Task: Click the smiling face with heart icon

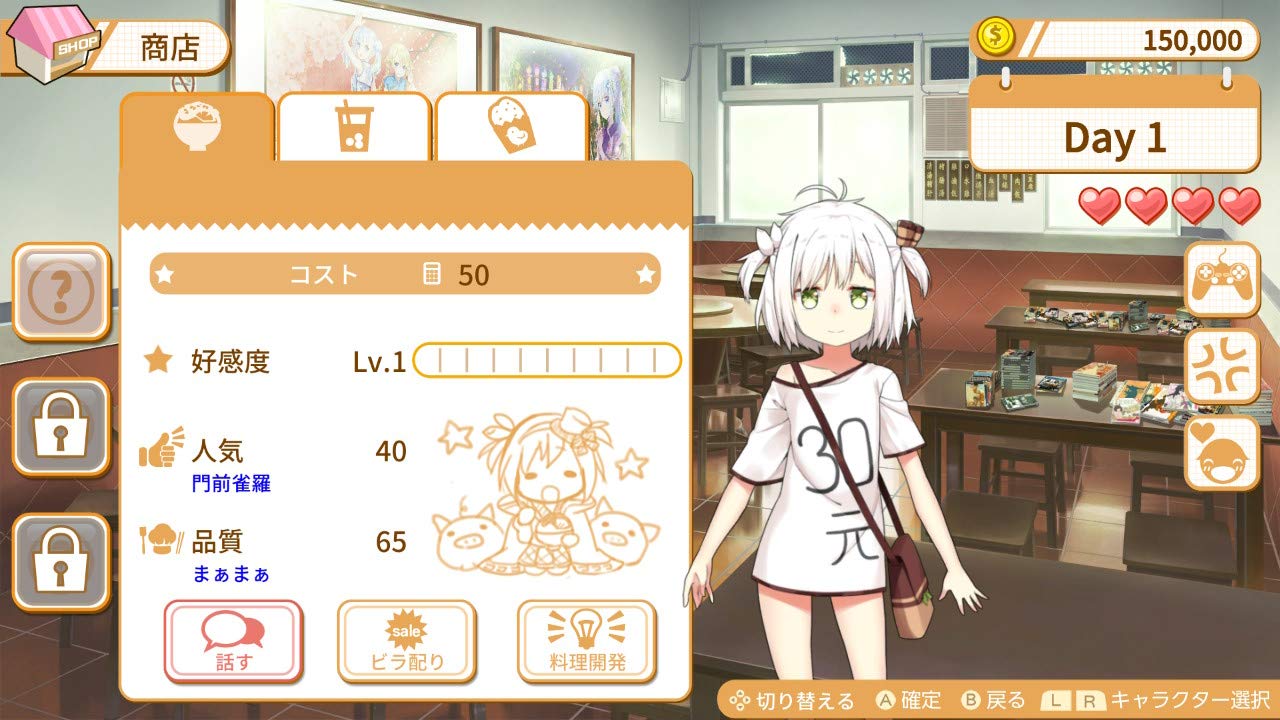Action: pos(1224,455)
